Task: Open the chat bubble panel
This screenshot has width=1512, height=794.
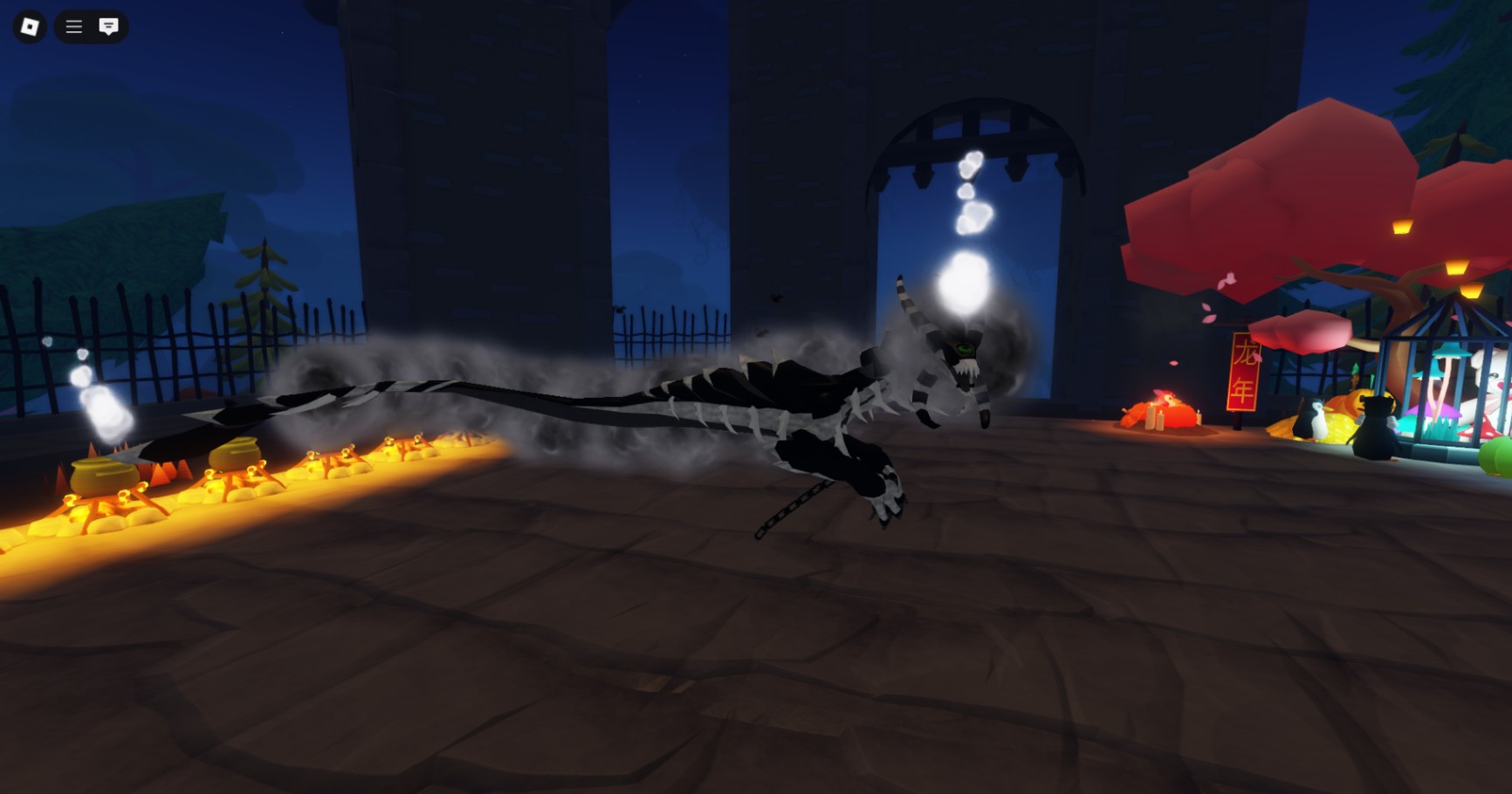Action: point(107,26)
